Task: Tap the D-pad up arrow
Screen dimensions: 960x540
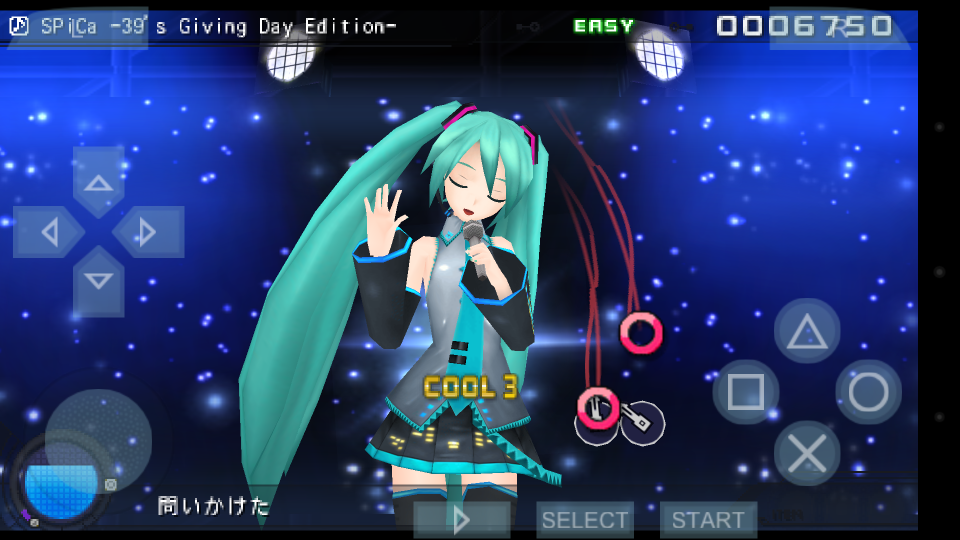Action: click(x=98, y=182)
